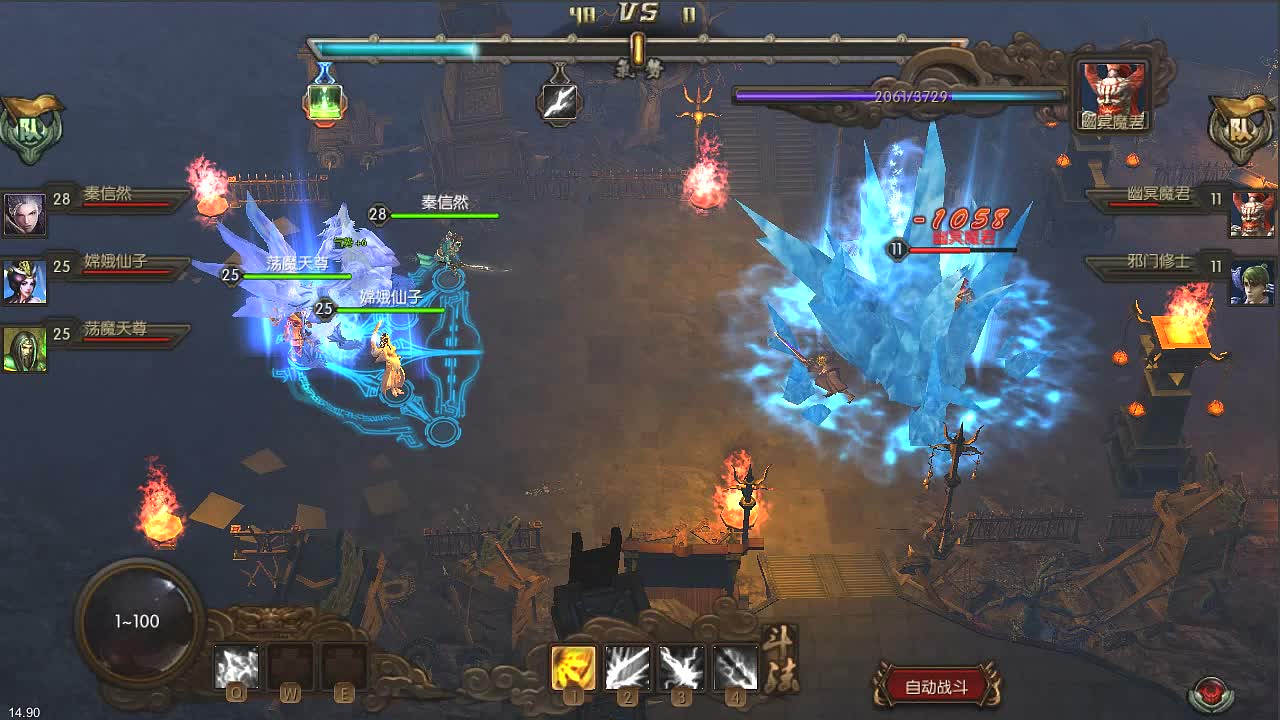Activate the Q lightning skill slot
Image resolution: width=1280 pixels, height=720 pixels.
[237, 667]
